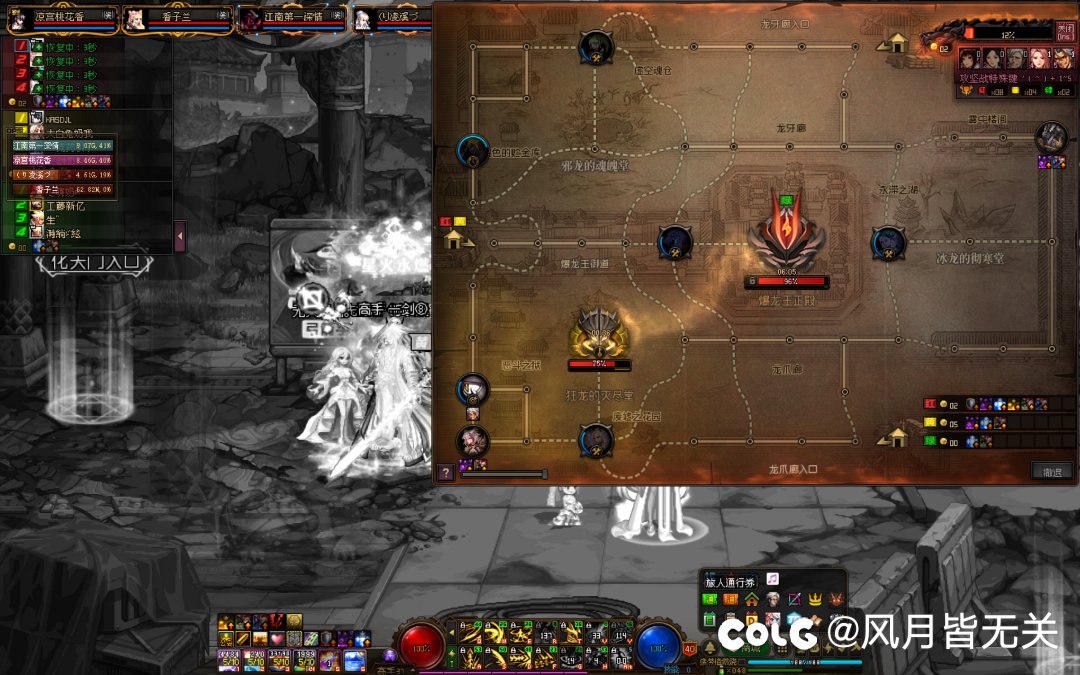Select the 雾中楼阁 dungeon node
The image size is (1080, 675).
pos(1051,136)
